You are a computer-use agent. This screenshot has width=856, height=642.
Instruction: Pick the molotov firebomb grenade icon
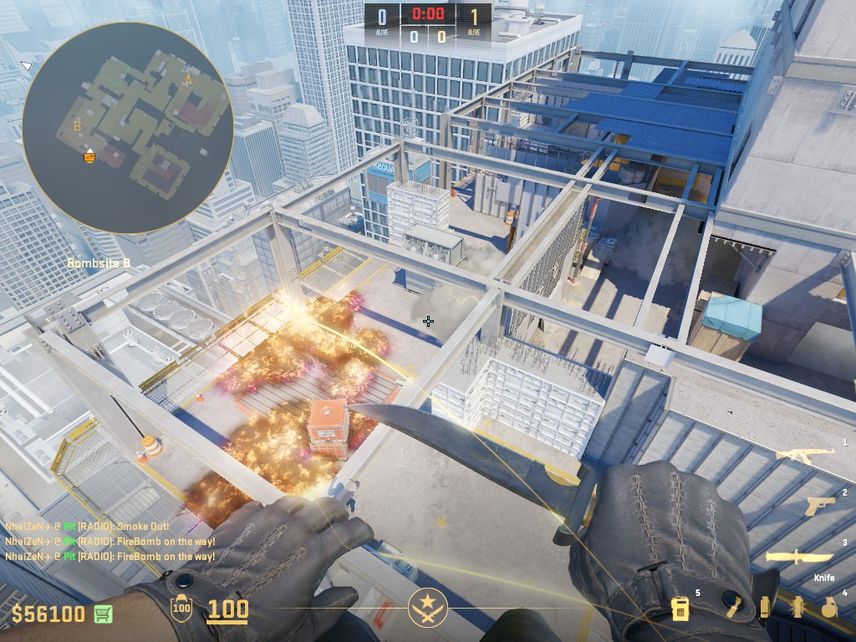pyautogui.click(x=733, y=607)
